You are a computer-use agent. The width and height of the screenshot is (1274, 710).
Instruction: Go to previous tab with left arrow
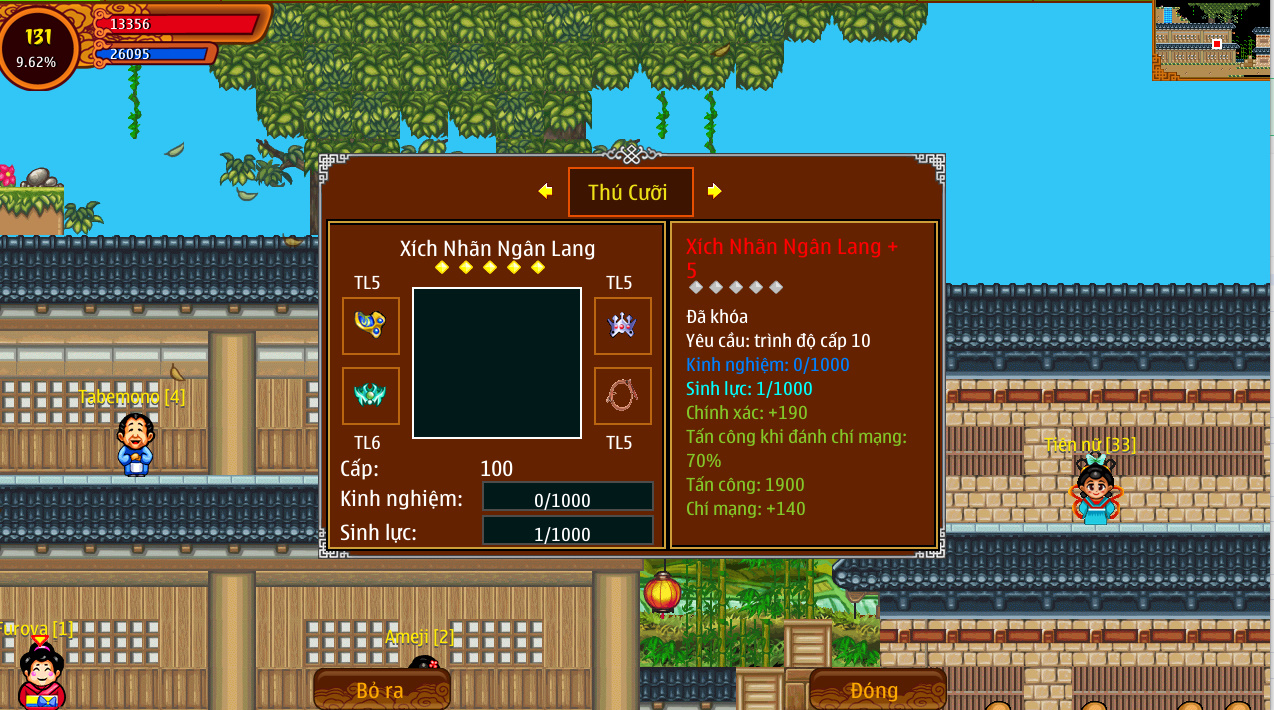(x=545, y=191)
